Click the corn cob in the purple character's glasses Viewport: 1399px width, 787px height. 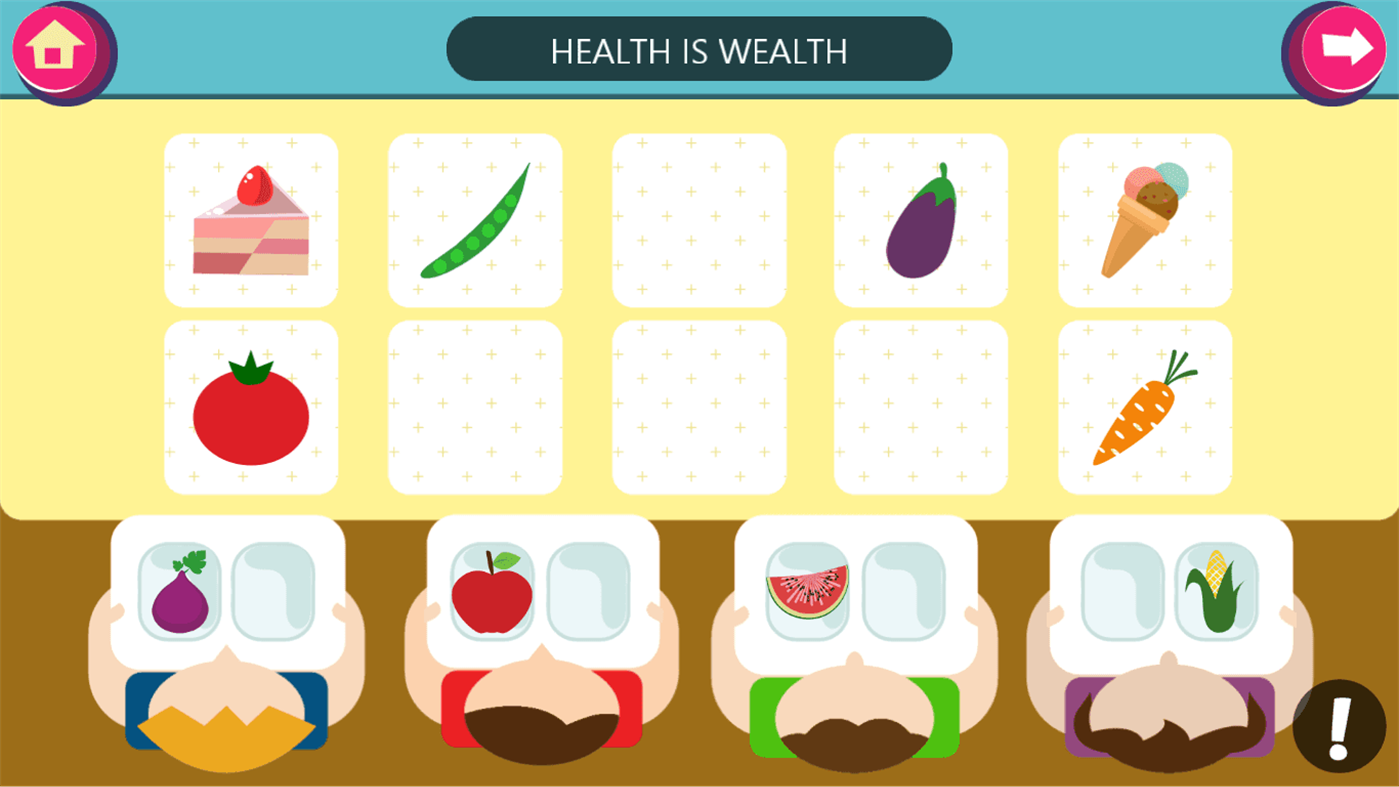point(1217,590)
